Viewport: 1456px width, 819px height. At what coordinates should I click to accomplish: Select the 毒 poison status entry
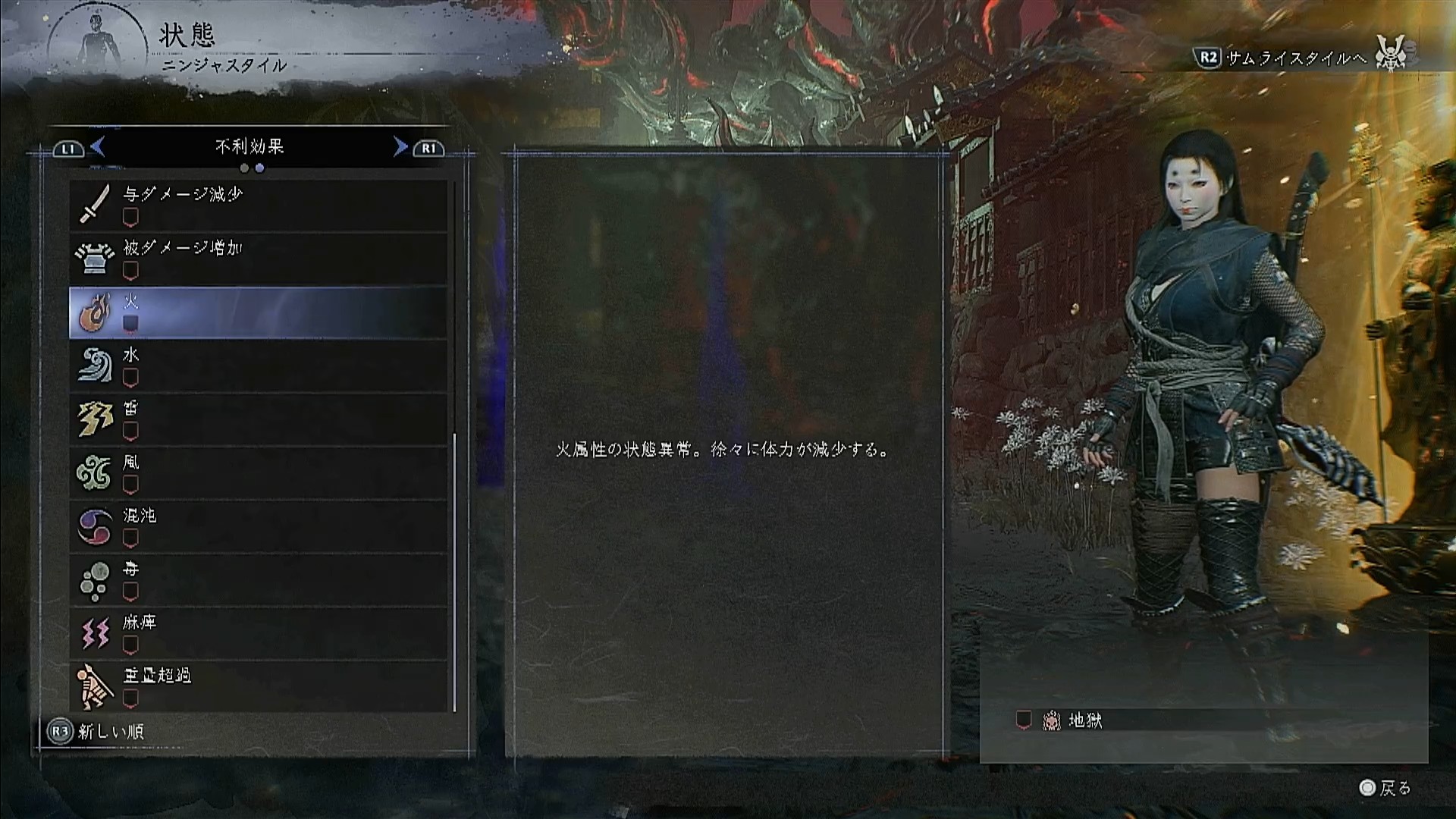[x=258, y=579]
